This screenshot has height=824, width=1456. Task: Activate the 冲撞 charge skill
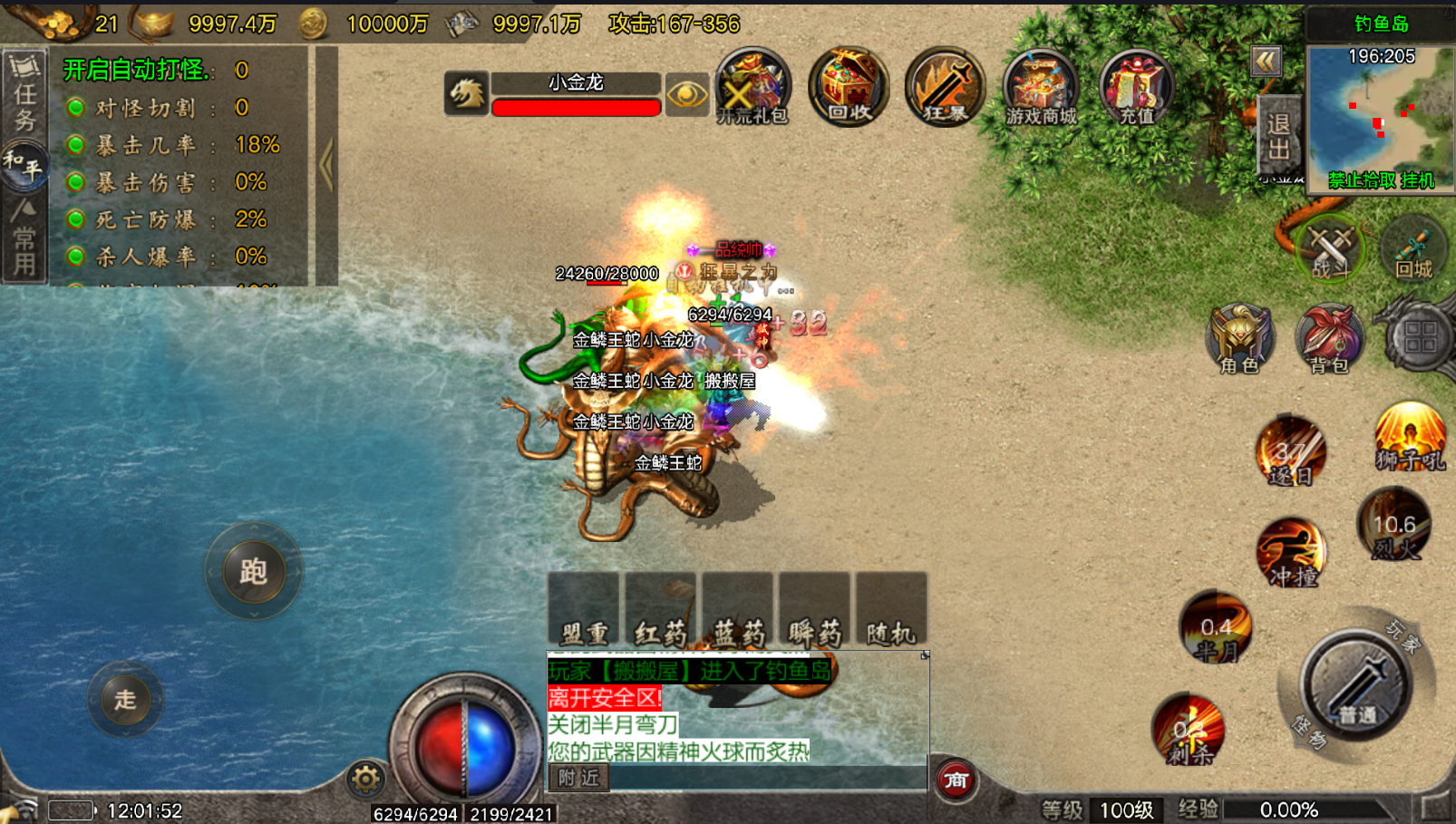click(x=1291, y=552)
